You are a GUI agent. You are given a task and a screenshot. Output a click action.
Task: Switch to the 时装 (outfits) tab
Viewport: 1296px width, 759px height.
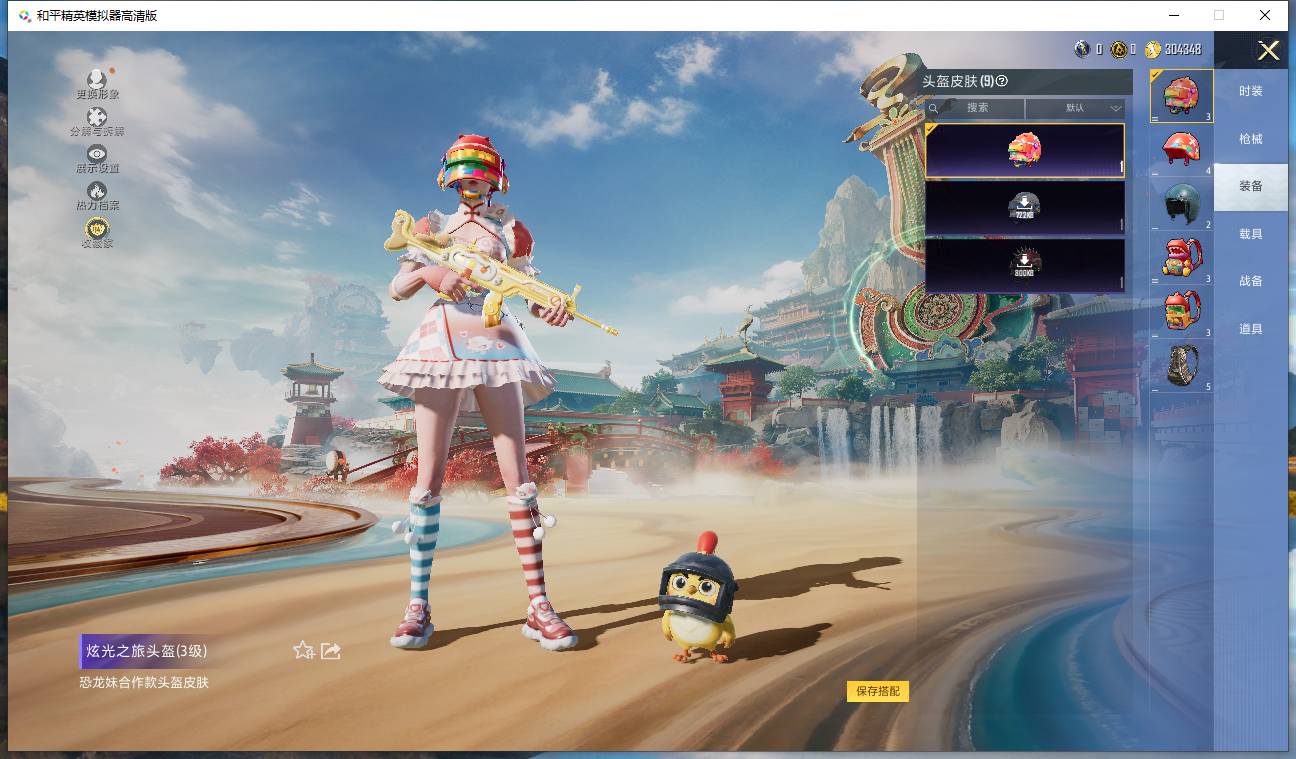pos(1250,91)
